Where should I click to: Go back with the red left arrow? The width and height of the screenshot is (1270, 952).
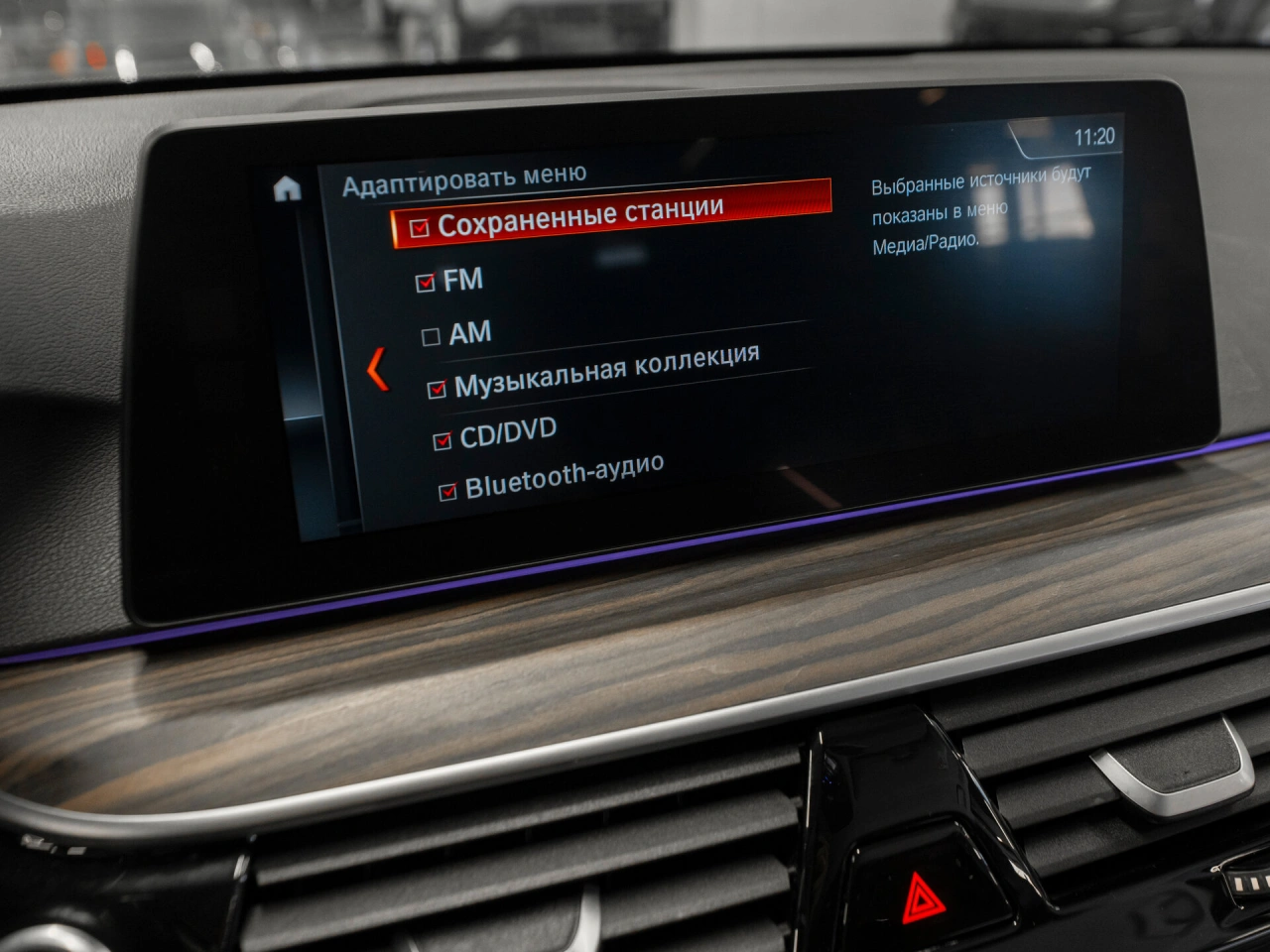[377, 369]
